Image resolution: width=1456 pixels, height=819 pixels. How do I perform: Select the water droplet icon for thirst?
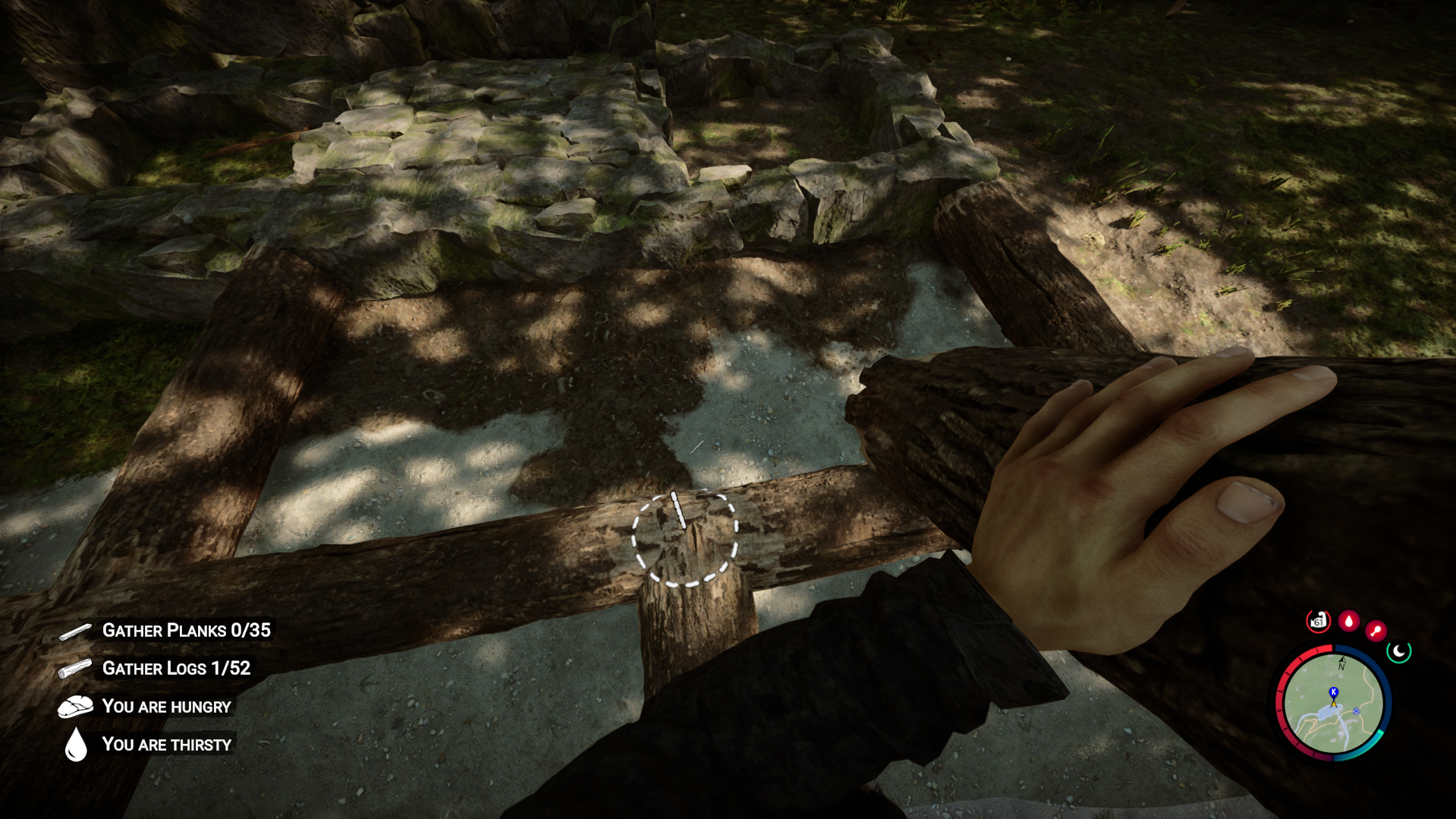click(75, 744)
